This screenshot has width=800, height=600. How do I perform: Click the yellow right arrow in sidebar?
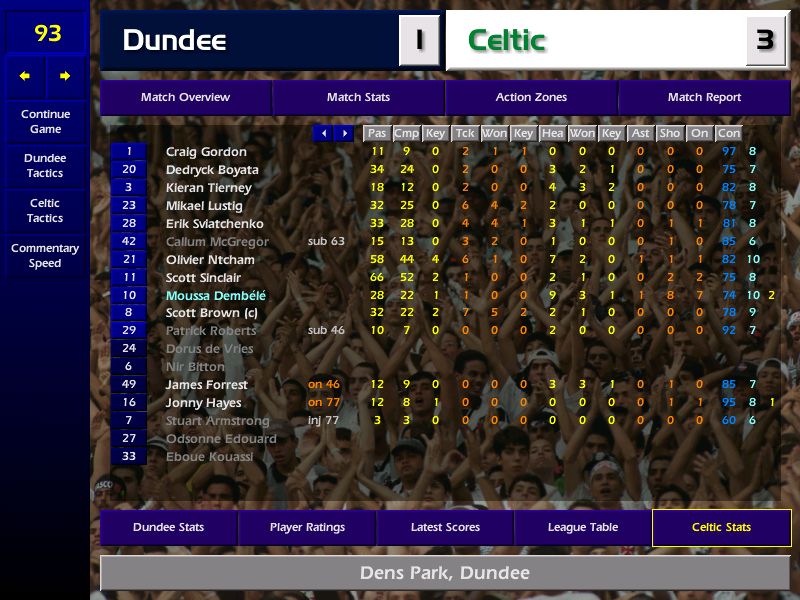click(65, 76)
